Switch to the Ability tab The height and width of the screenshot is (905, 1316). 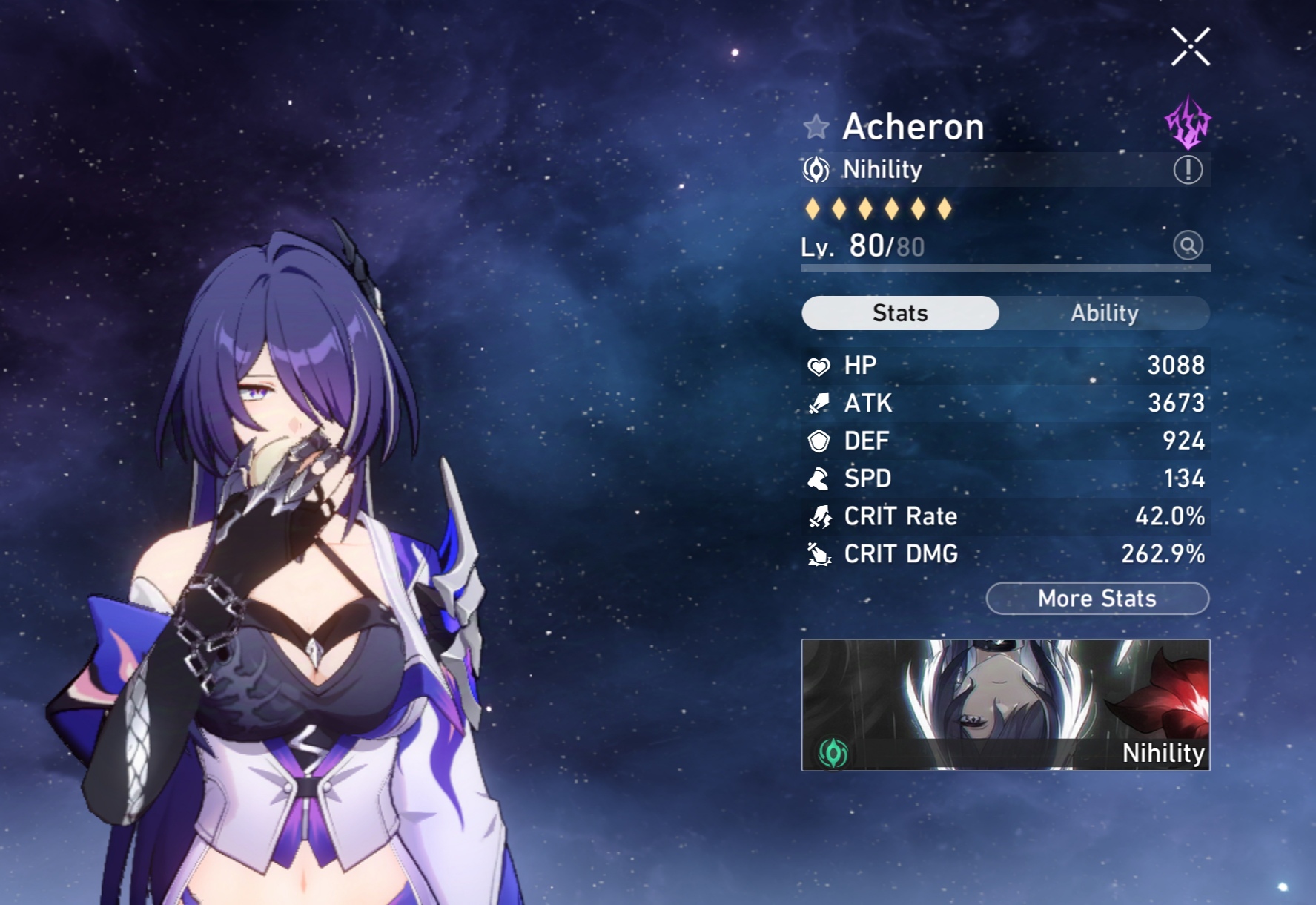1104,312
